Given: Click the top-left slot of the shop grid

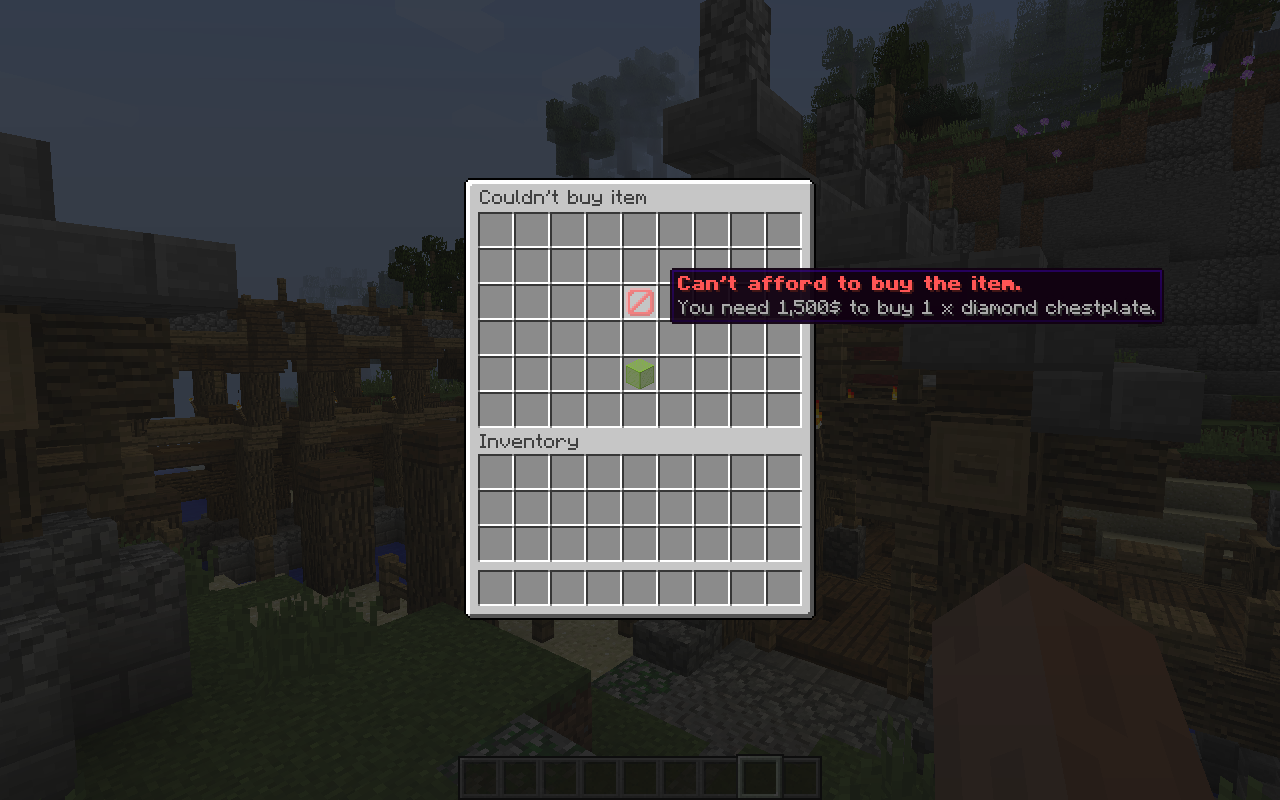Looking at the screenshot, I should pyautogui.click(x=494, y=231).
